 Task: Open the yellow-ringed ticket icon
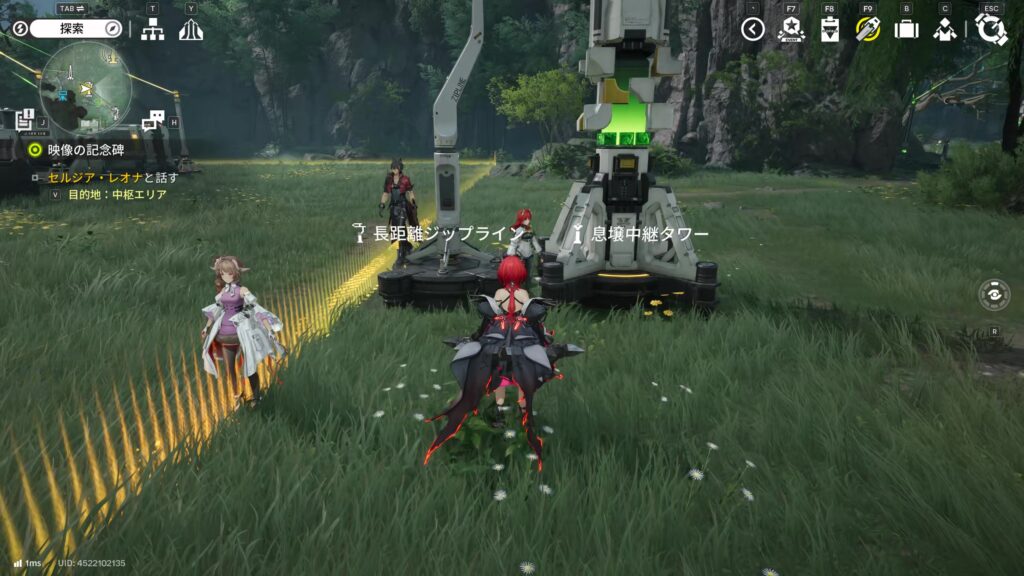pyautogui.click(x=868, y=29)
